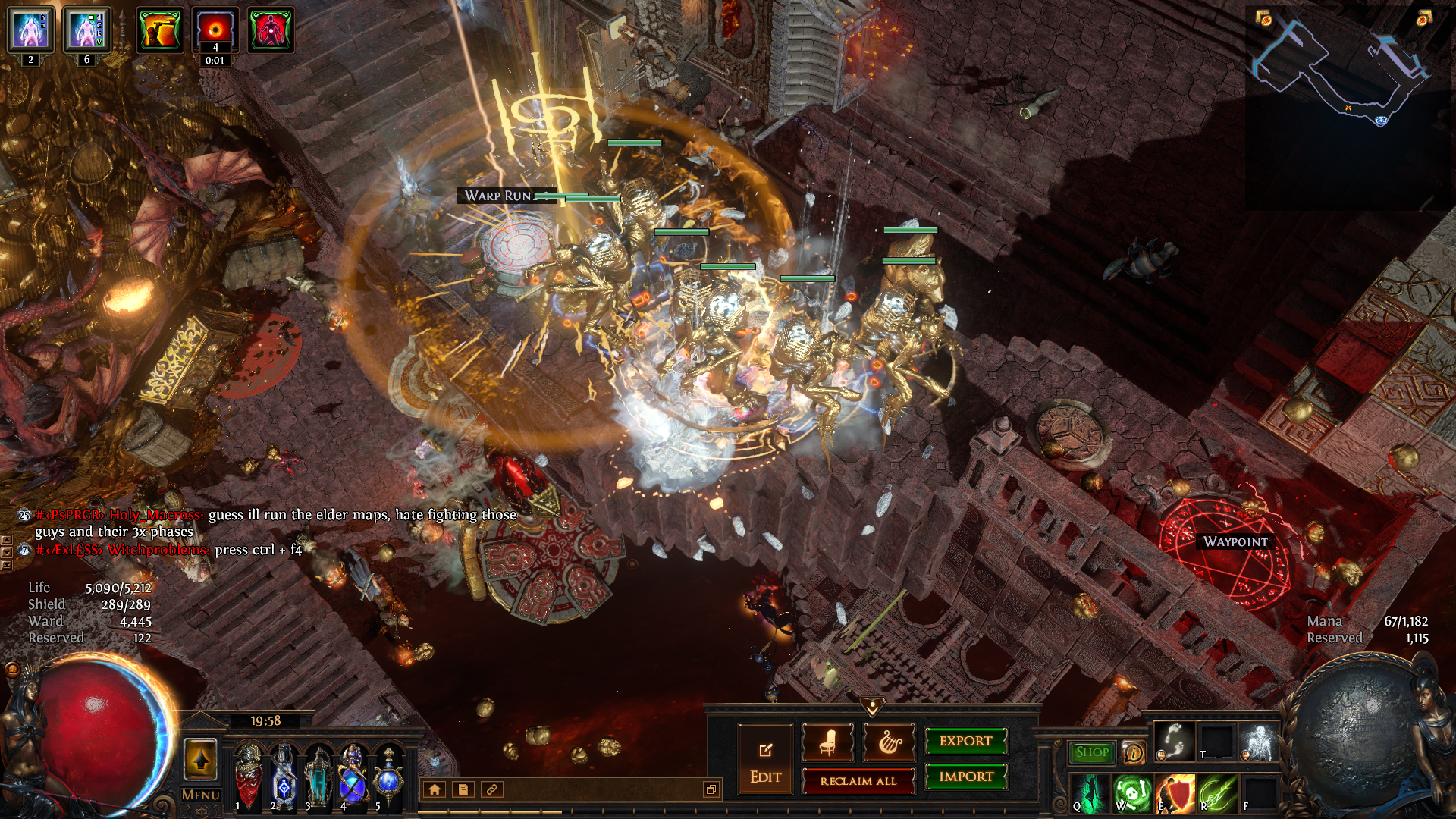Activate the red shield skill on E
Screen dimensions: 1456x819
[1175, 792]
